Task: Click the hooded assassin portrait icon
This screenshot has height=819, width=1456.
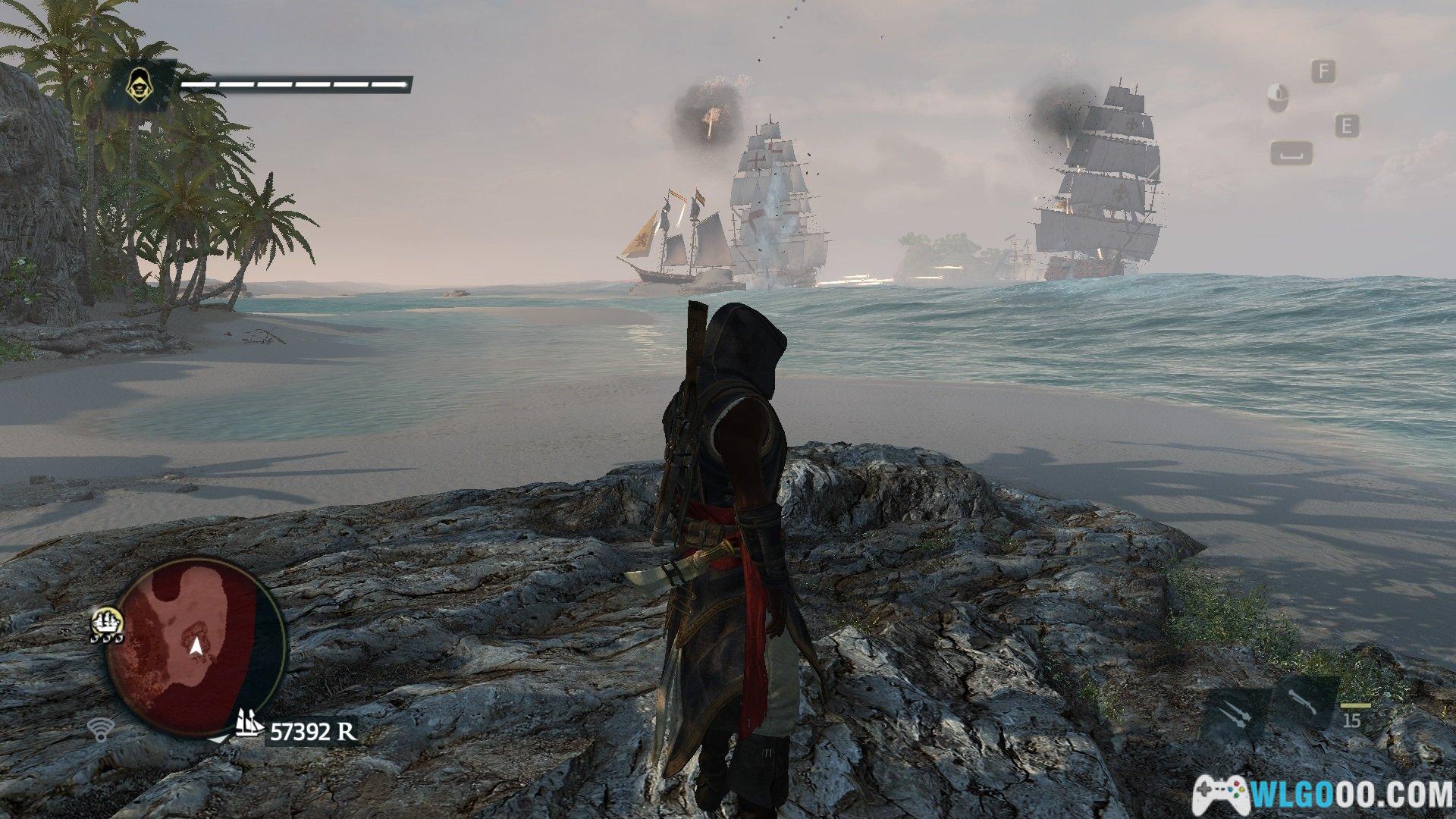Action: [139, 83]
